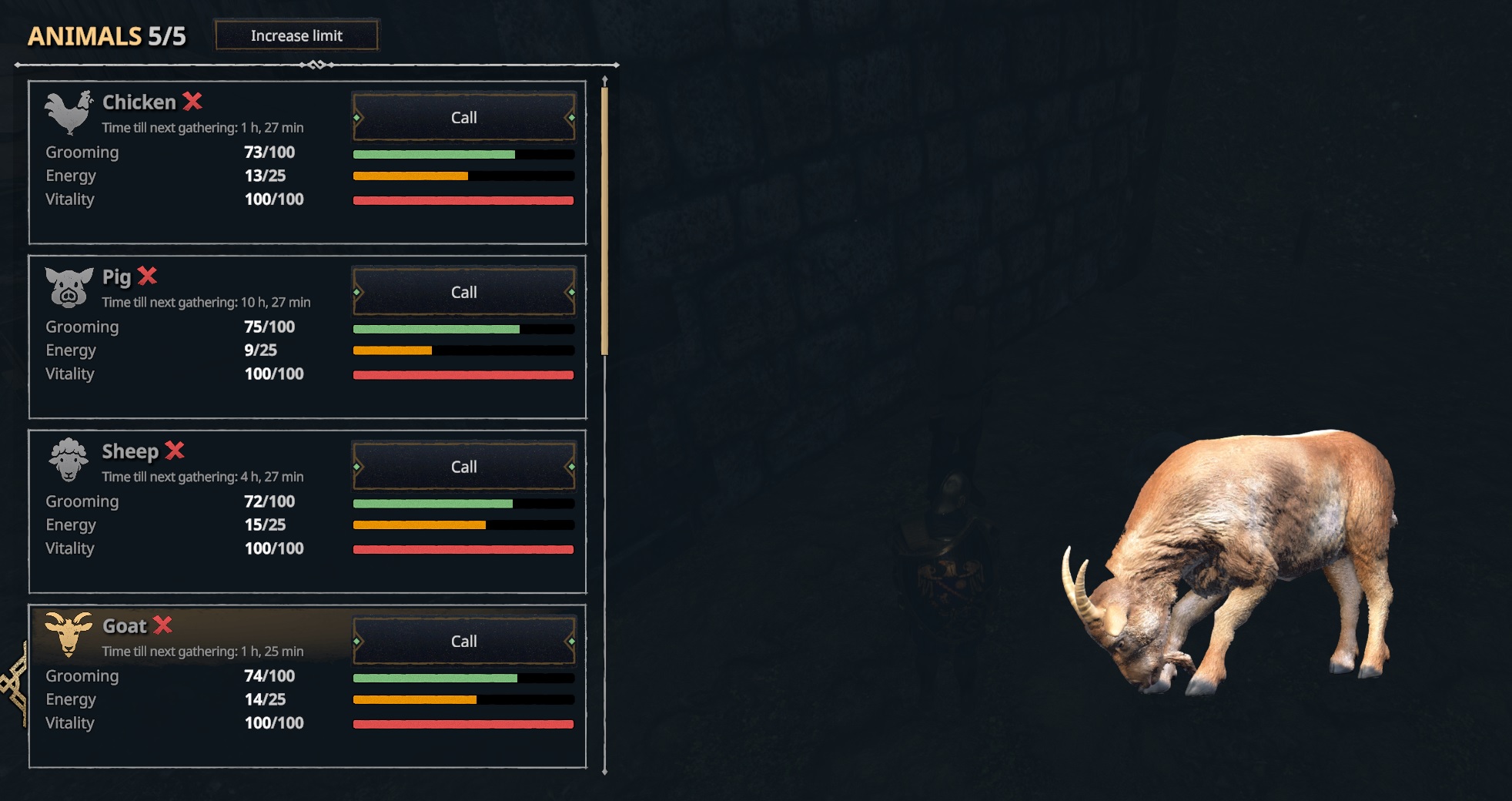Select the Pig head icon
Image resolution: width=1512 pixels, height=801 pixels.
pos(69,287)
